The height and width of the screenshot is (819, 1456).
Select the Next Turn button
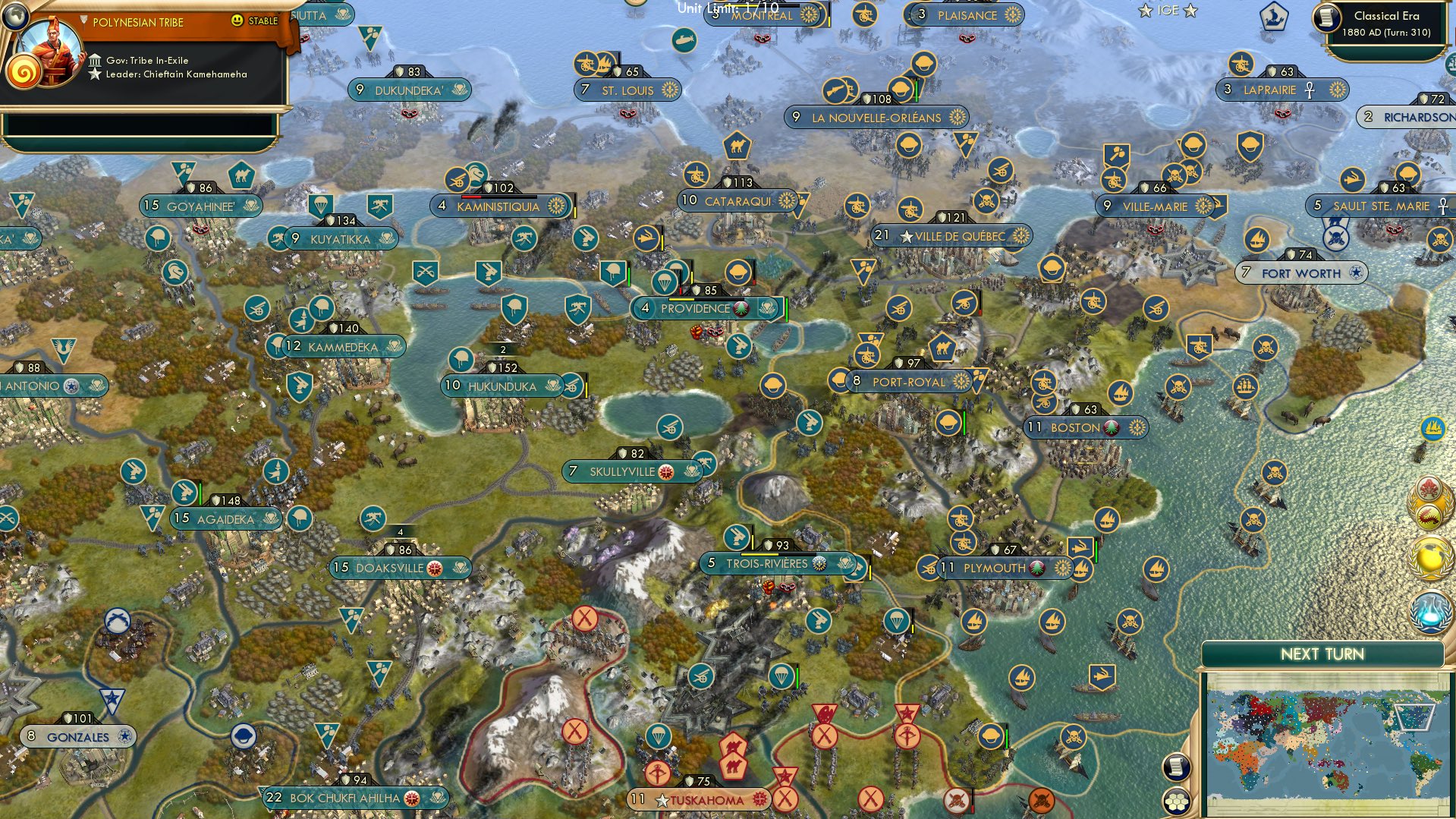click(1323, 653)
